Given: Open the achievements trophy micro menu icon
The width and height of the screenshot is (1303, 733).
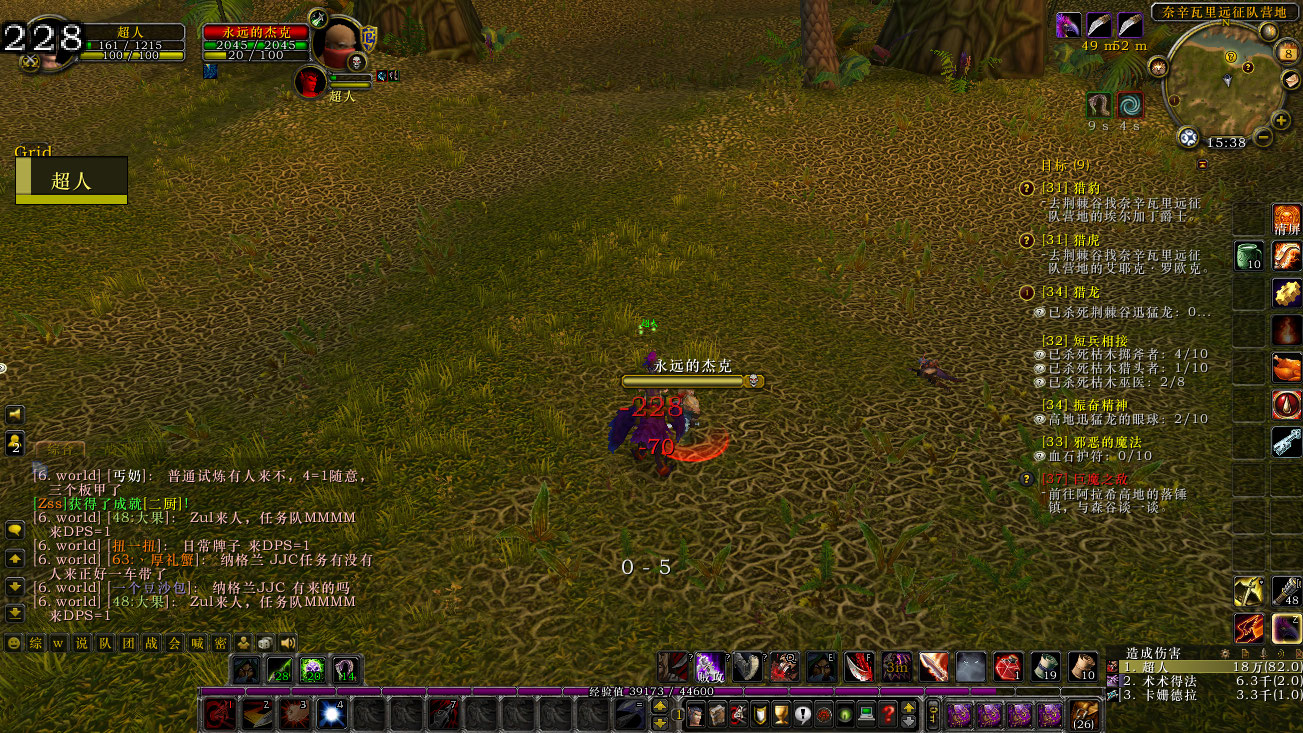Looking at the screenshot, I should (781, 715).
